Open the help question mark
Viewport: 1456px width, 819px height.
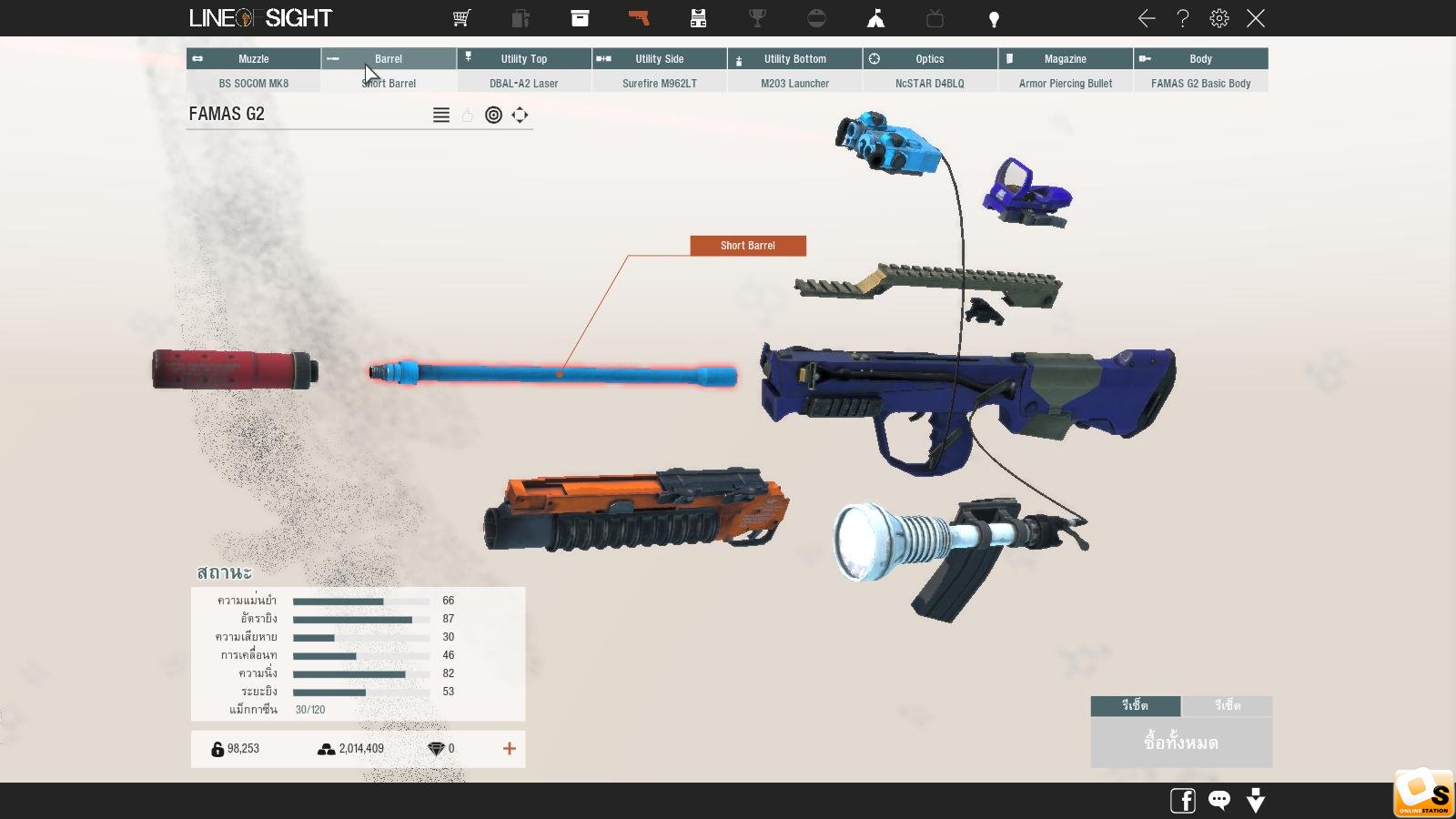coord(1183,18)
